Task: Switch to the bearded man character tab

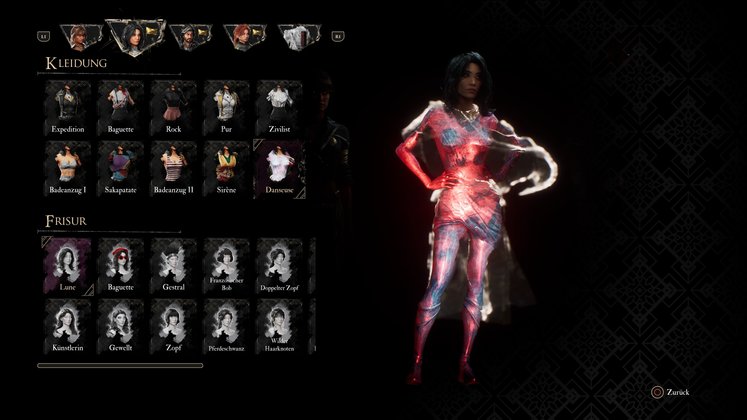Action: (x=188, y=37)
